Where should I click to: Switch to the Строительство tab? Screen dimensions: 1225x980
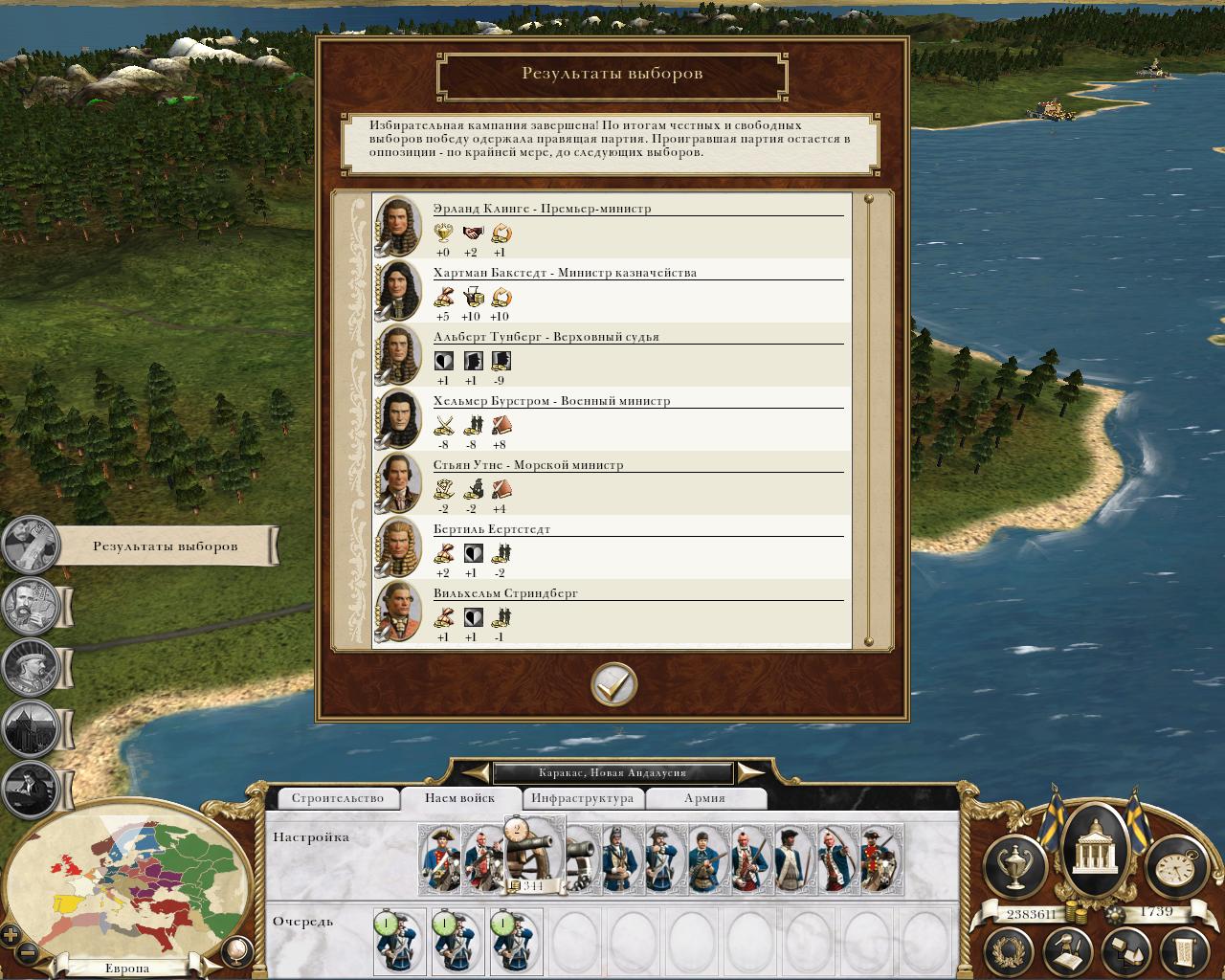(x=337, y=798)
